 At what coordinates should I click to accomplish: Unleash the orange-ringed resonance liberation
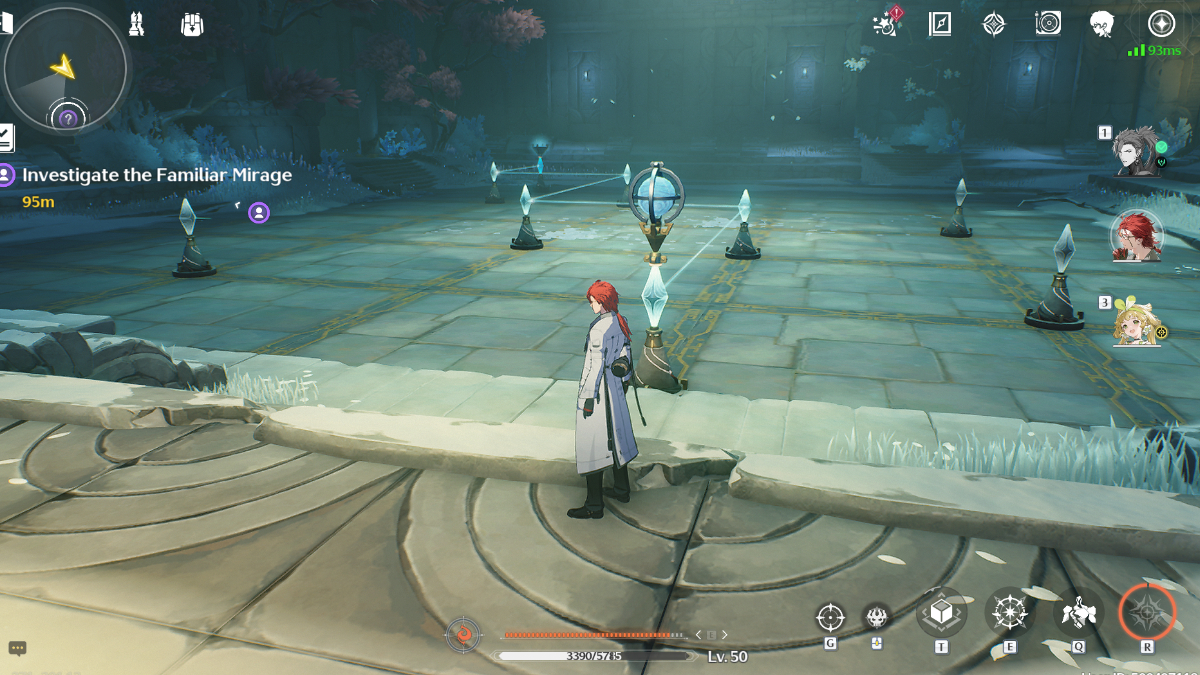click(x=1146, y=611)
